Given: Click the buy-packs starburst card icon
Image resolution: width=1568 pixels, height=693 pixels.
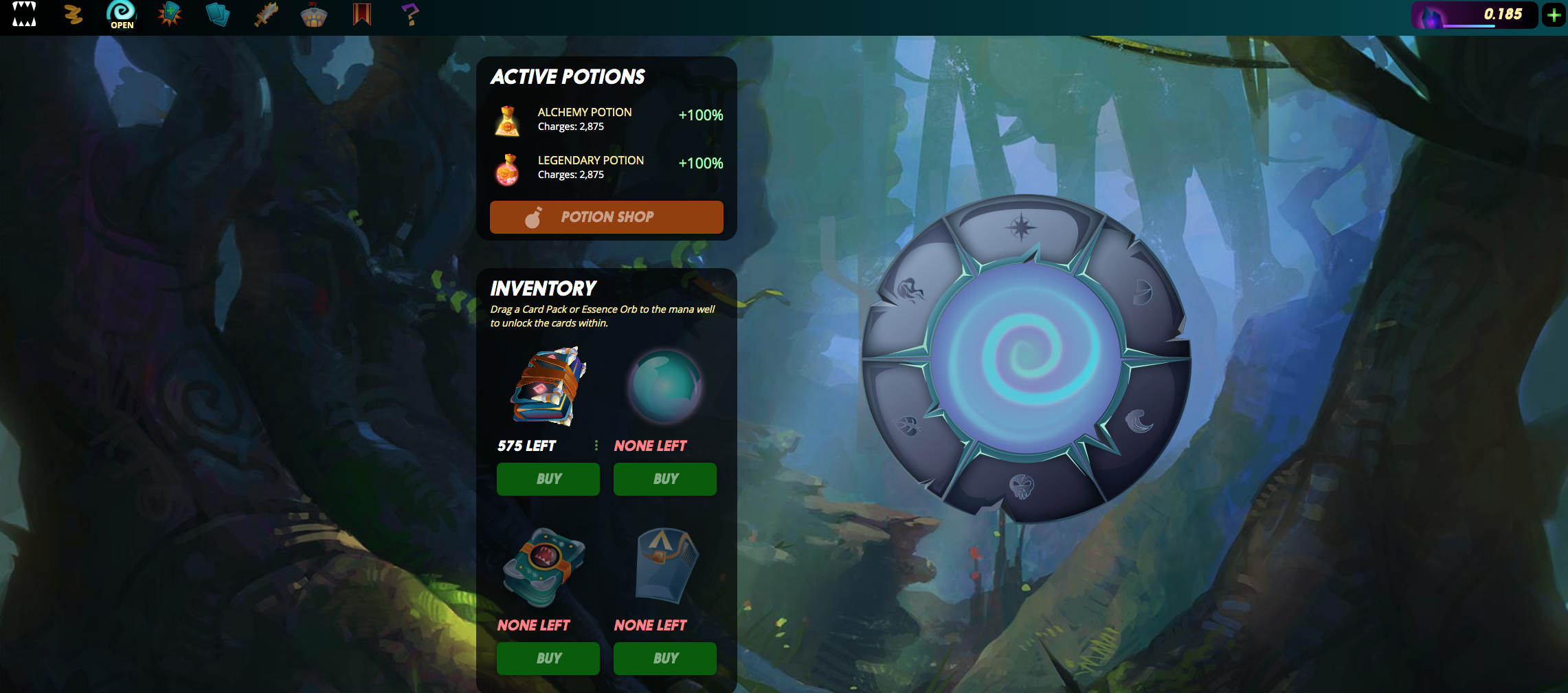Looking at the screenshot, I should [168, 14].
